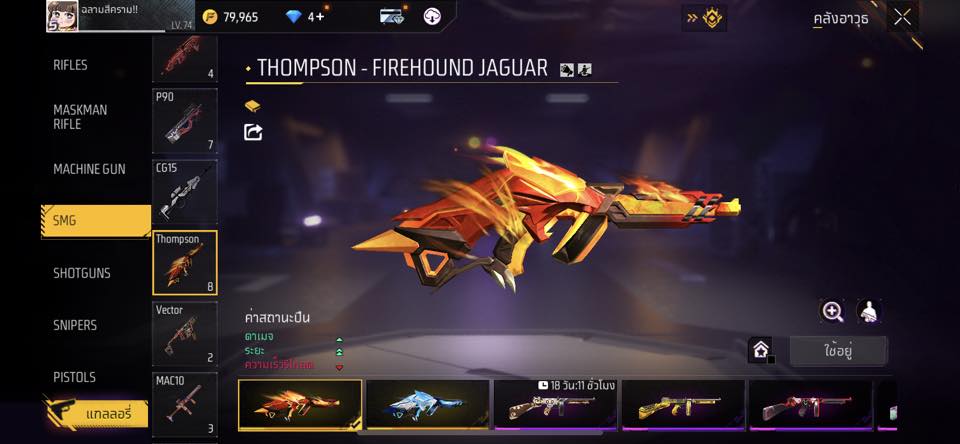Click the in-use equip button
Screen dimensions: 960x444
pos(838,351)
